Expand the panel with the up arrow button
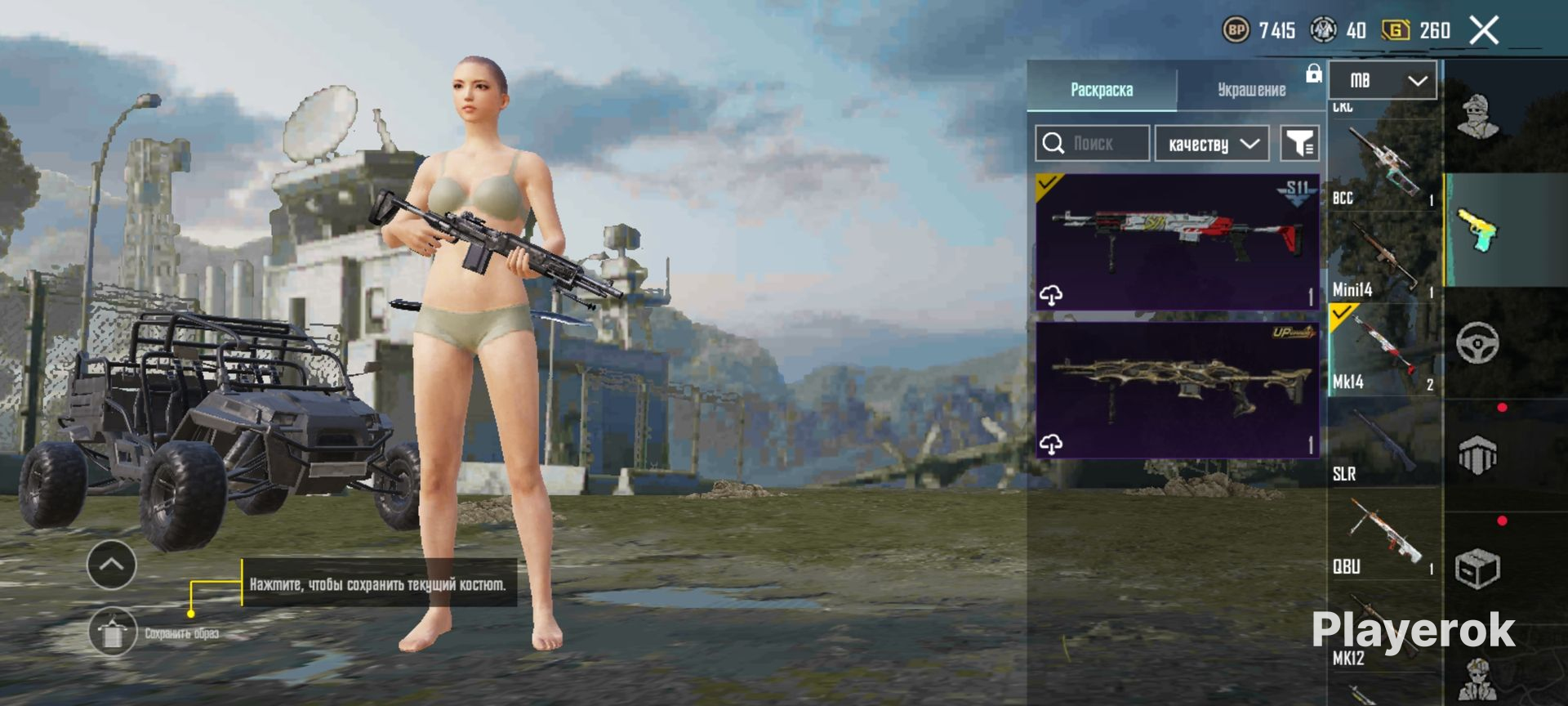The width and height of the screenshot is (1568, 706). 111,565
